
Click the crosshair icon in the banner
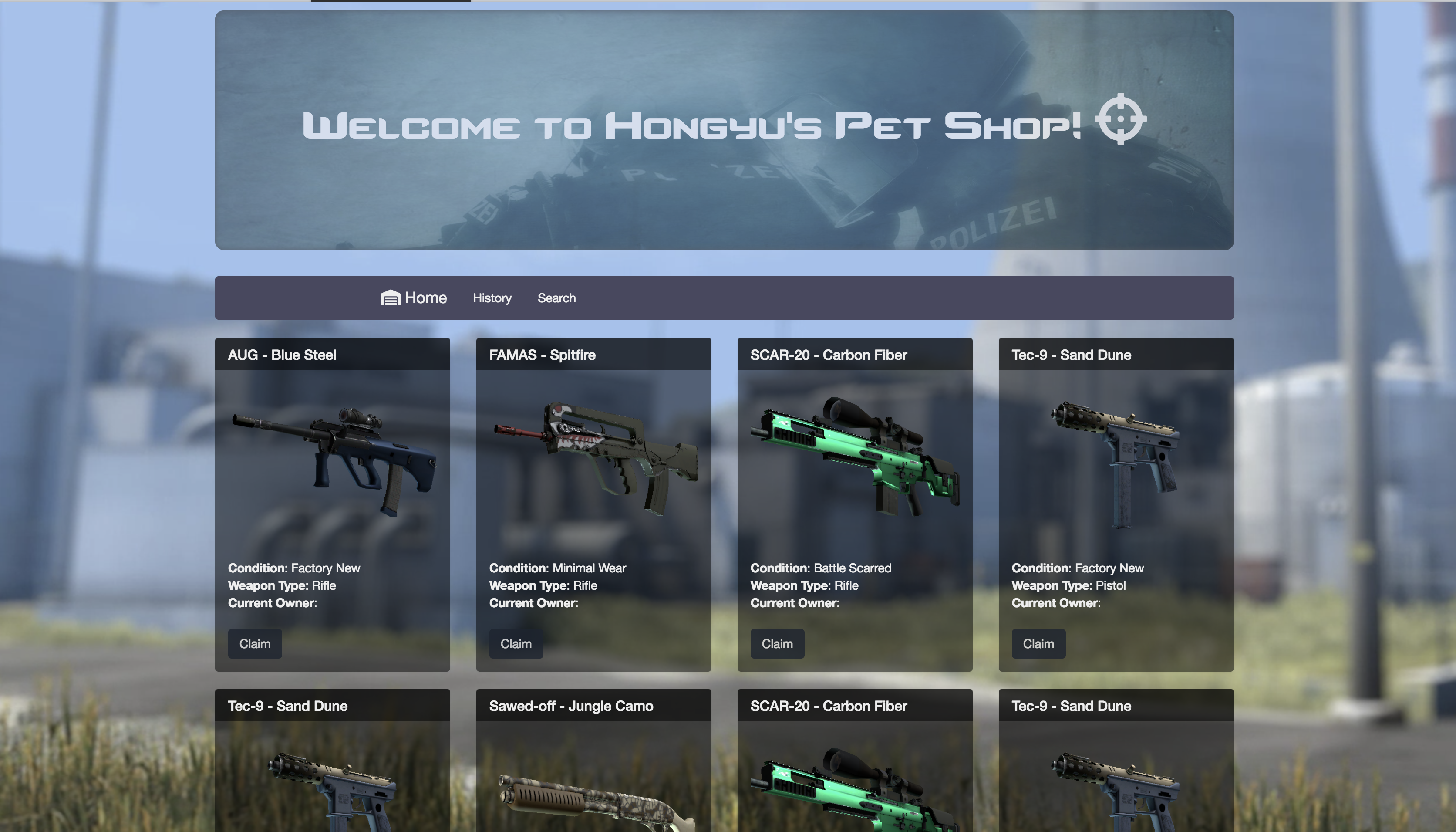1120,119
